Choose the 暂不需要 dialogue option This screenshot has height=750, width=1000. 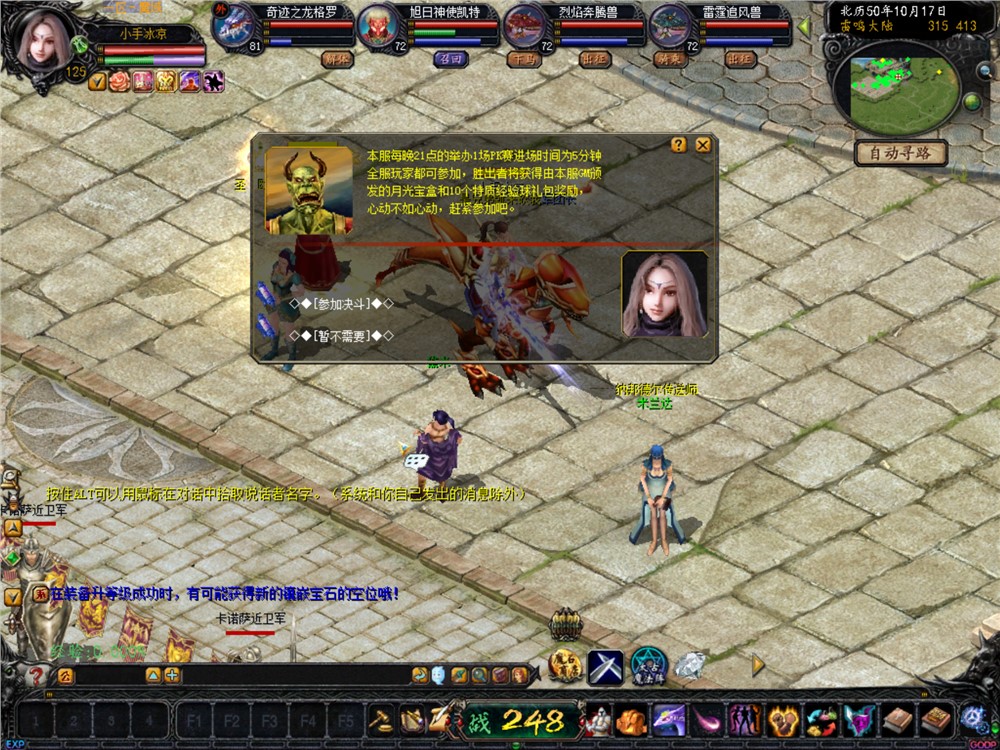tap(341, 335)
